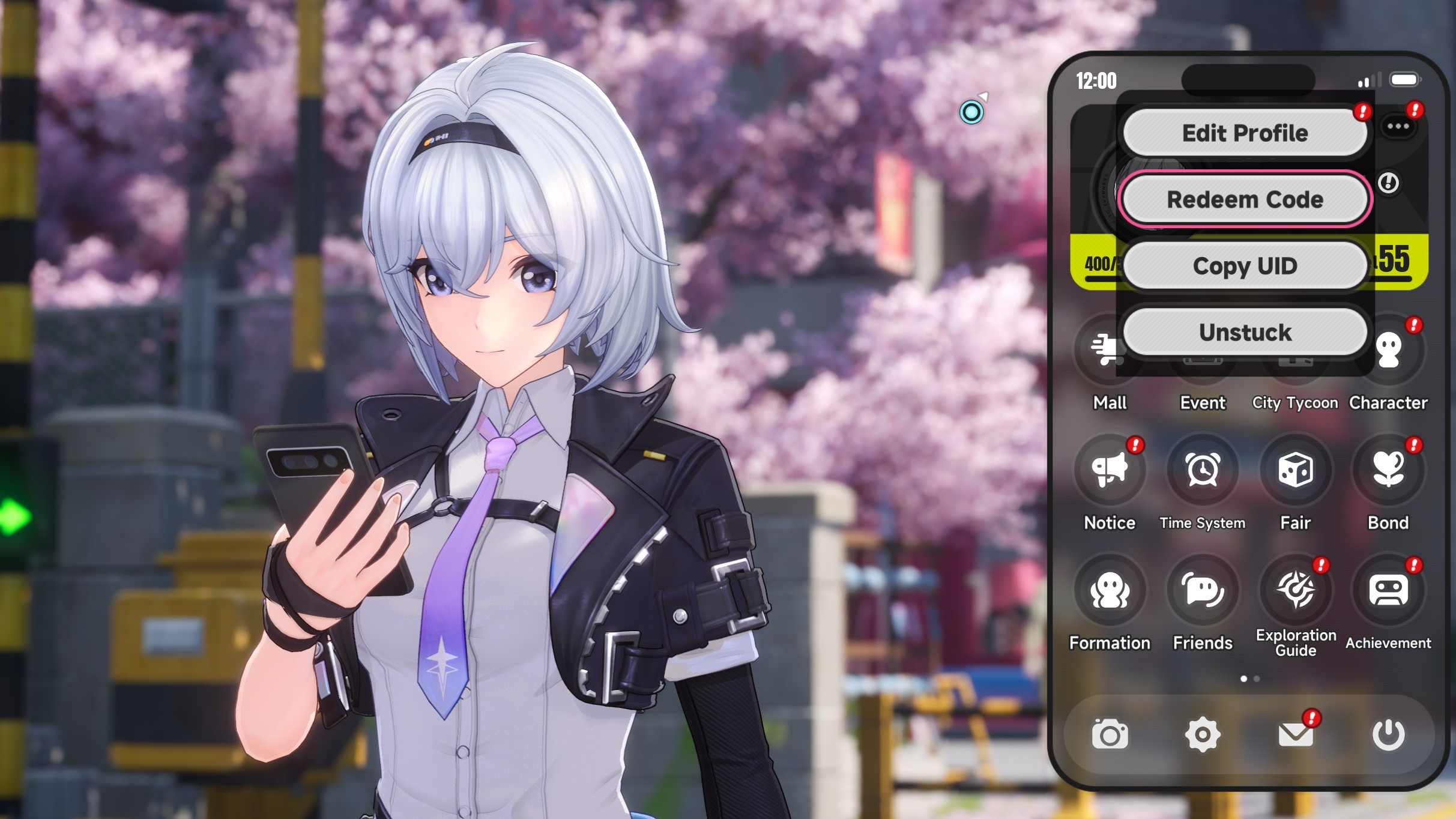This screenshot has width=1456, height=819.
Task: Select Copy UID from the menu
Action: click(1245, 266)
